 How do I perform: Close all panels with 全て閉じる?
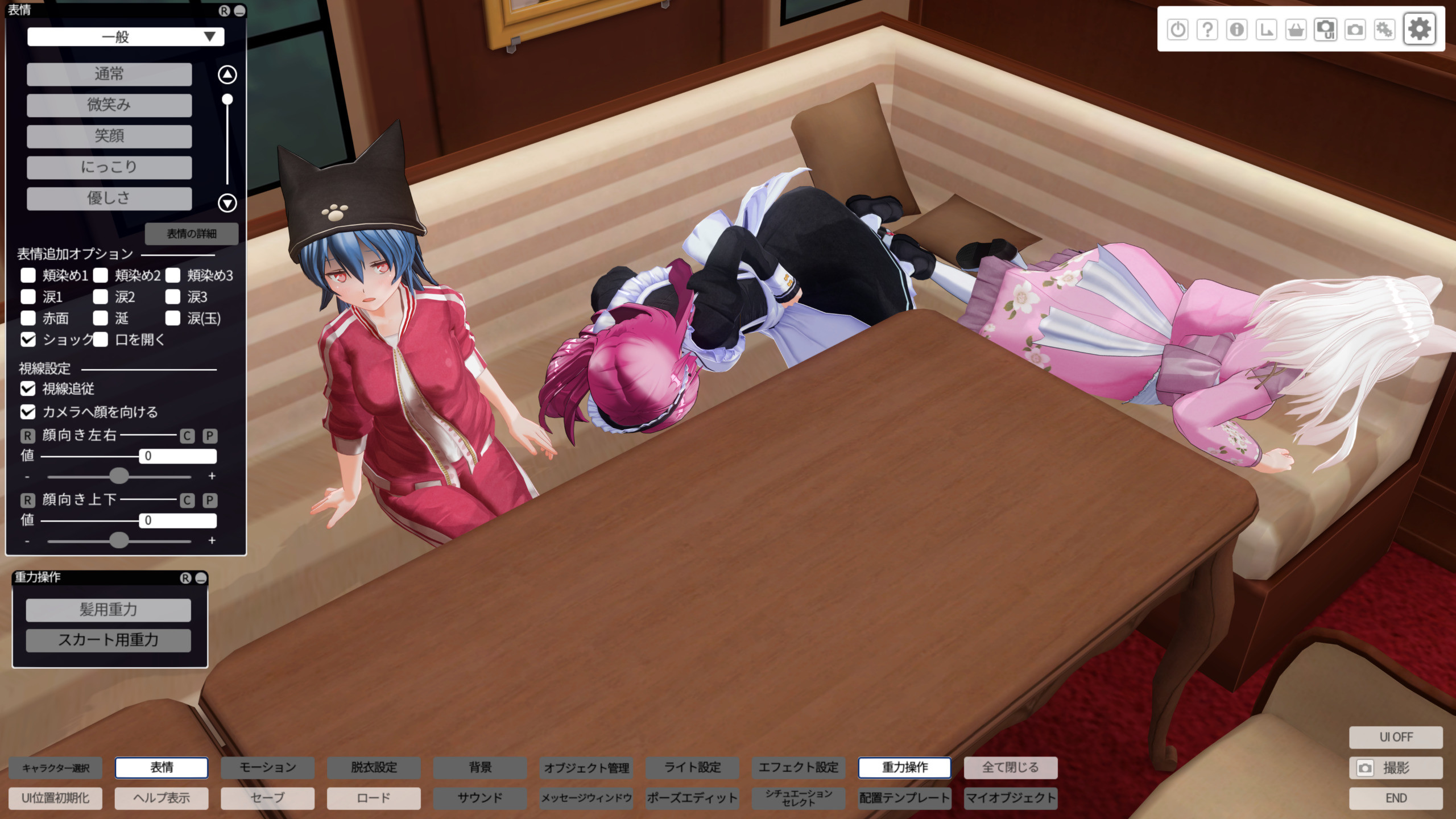[x=1010, y=768]
